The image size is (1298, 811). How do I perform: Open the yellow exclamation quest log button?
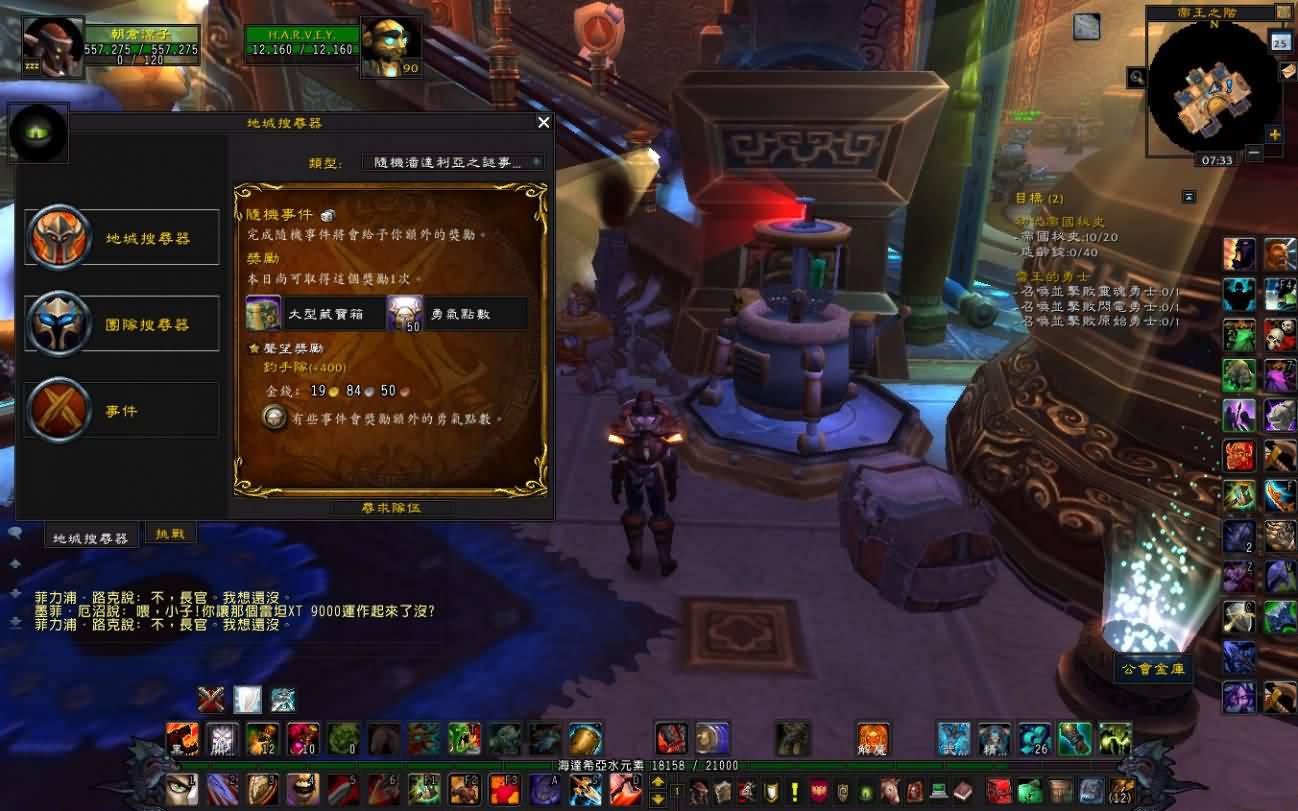click(795, 791)
